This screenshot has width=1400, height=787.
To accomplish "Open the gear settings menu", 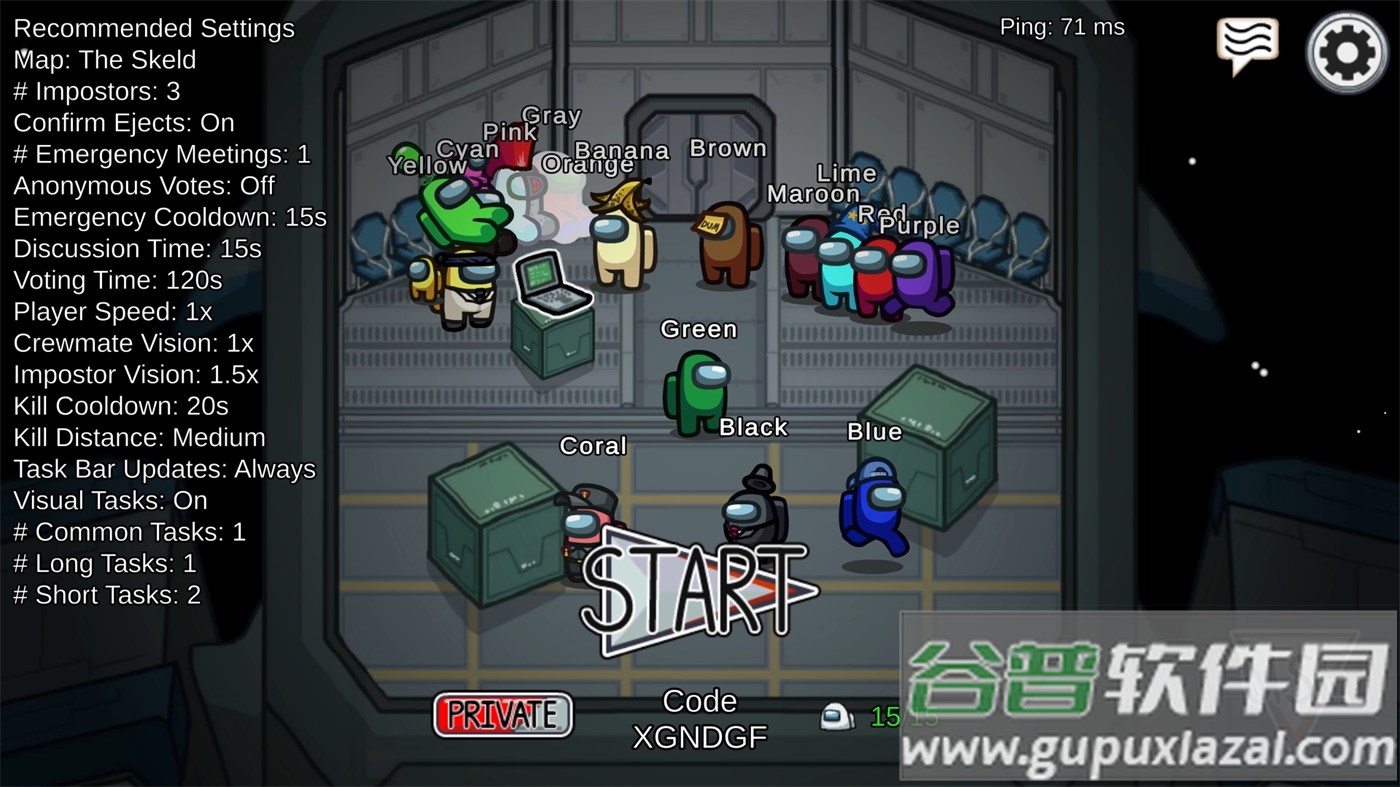I will (1346, 52).
